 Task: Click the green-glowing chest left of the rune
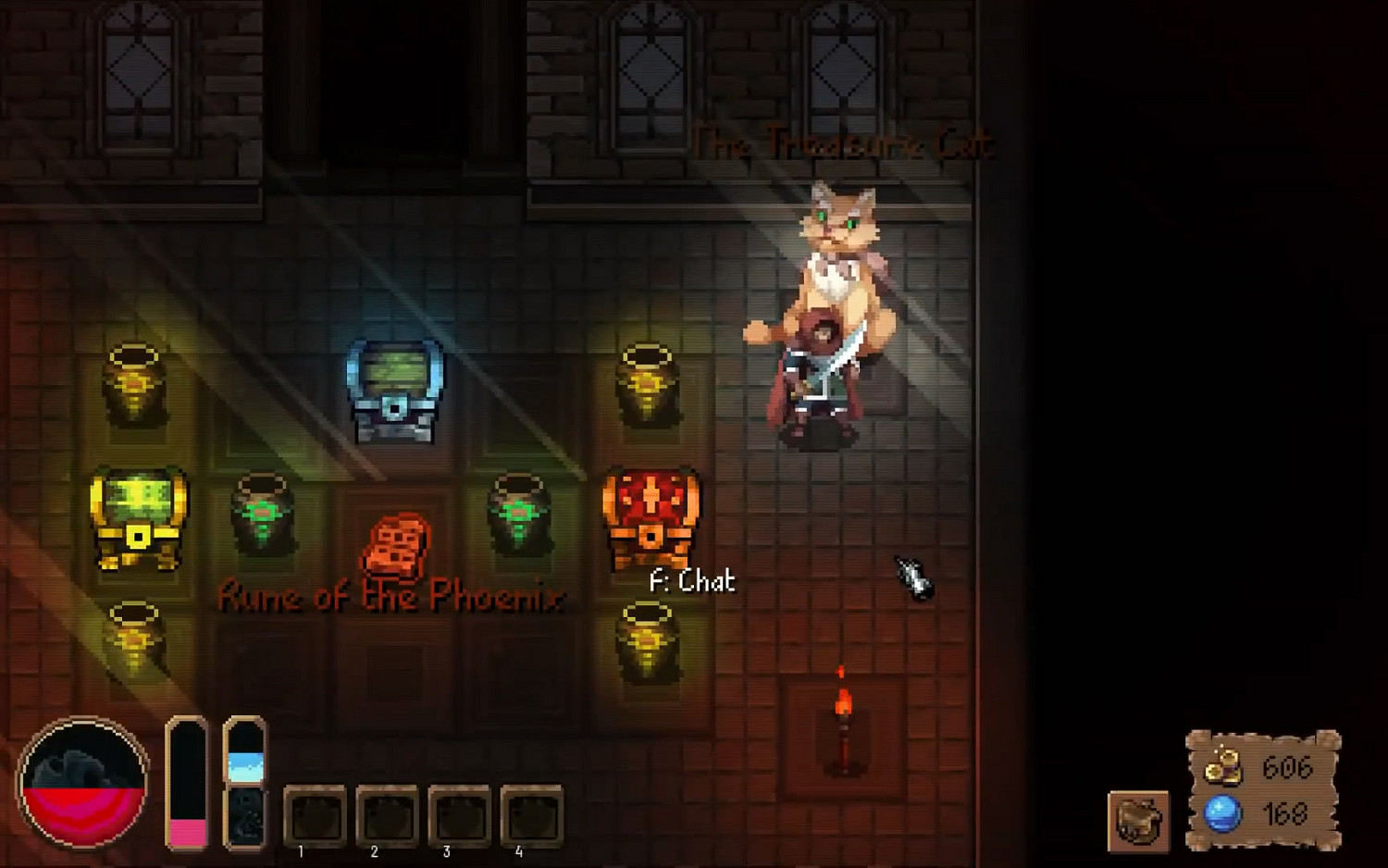[x=262, y=514]
